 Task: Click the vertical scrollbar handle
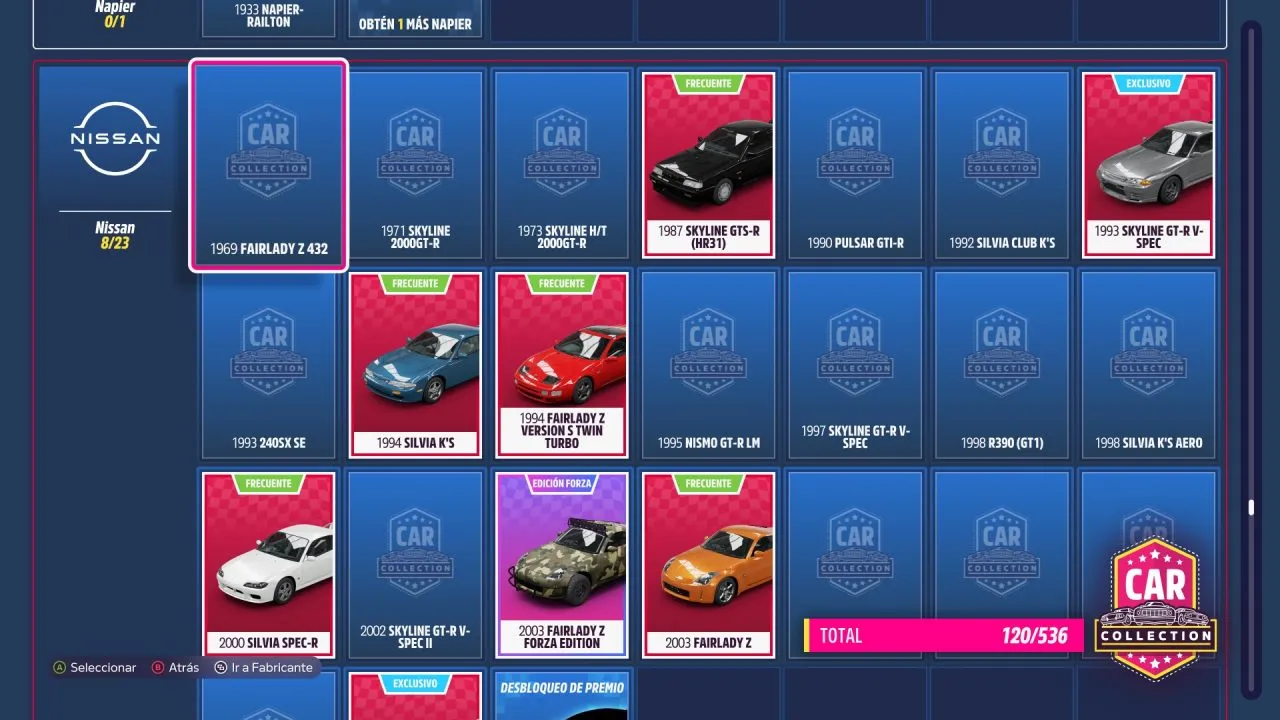(1250, 508)
